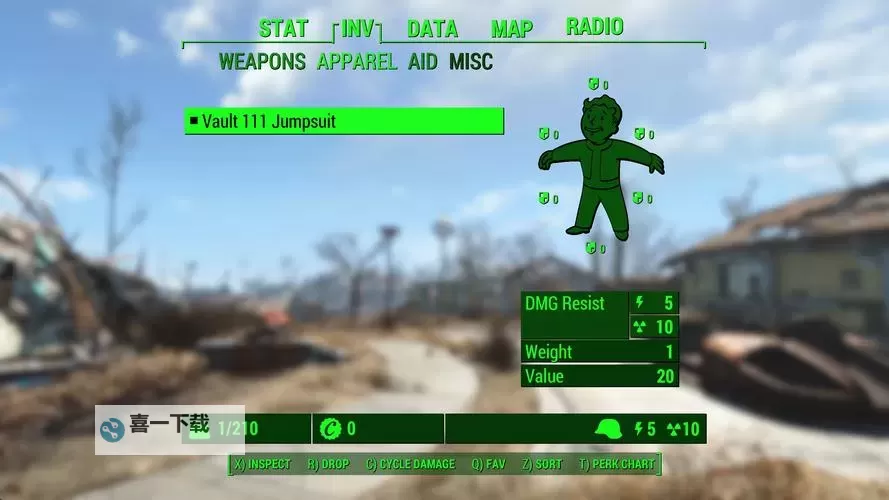Open the AID category
The width and height of the screenshot is (889, 500).
(x=422, y=62)
